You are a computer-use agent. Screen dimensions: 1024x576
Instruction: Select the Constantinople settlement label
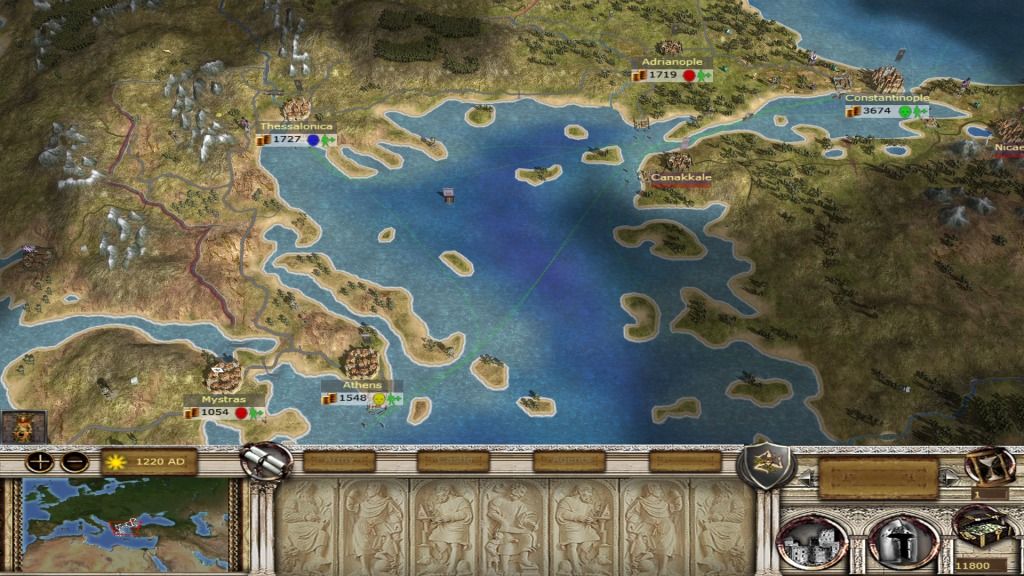click(886, 98)
